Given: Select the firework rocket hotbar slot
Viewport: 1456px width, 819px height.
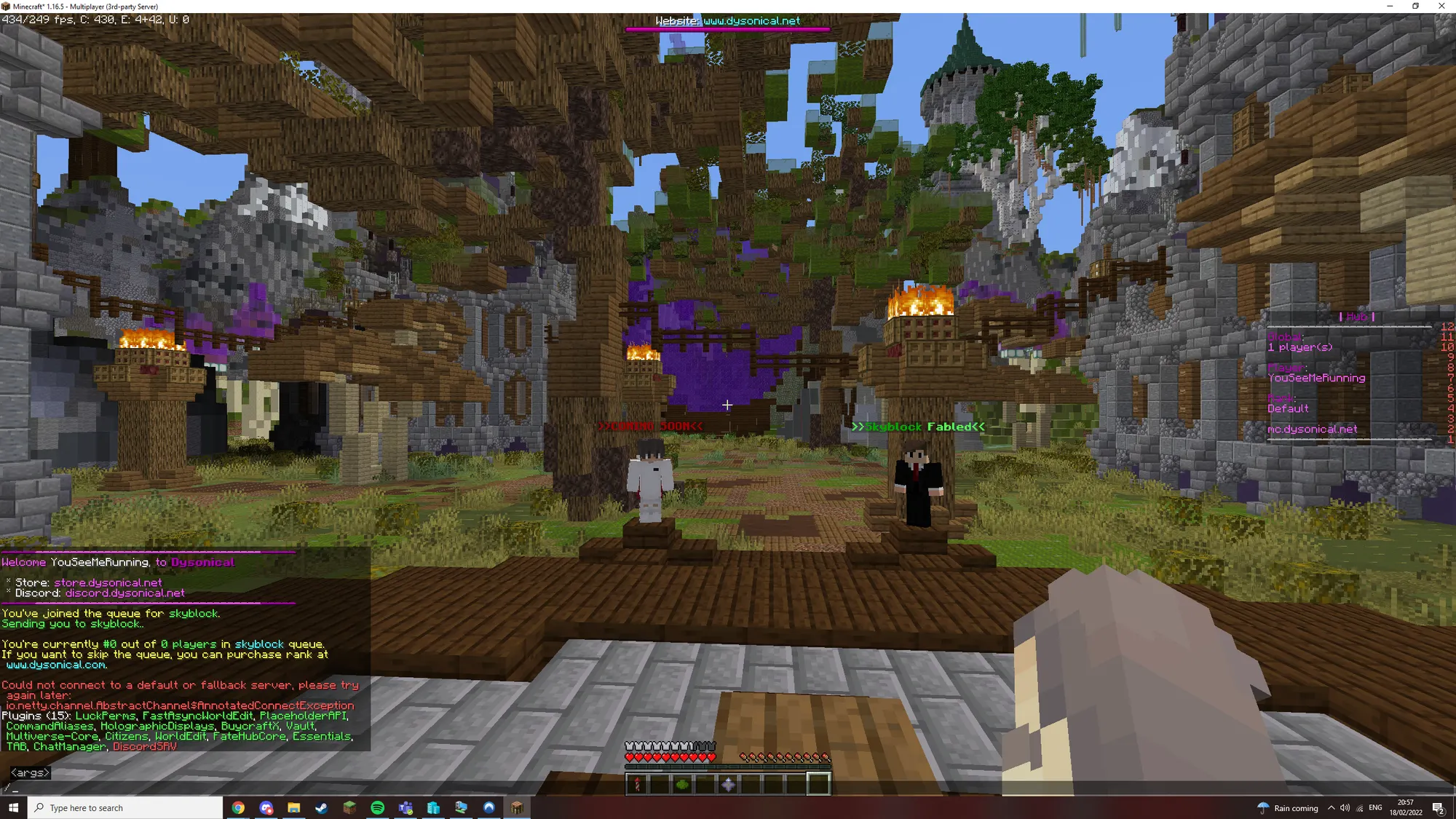Looking at the screenshot, I should coord(638,784).
